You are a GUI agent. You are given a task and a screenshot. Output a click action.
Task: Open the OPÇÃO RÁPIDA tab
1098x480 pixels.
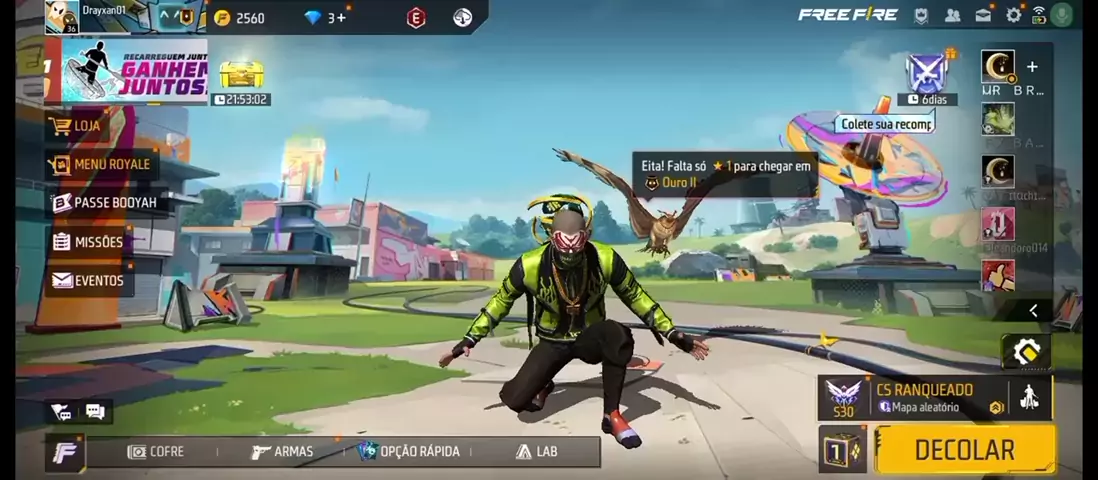tap(409, 452)
